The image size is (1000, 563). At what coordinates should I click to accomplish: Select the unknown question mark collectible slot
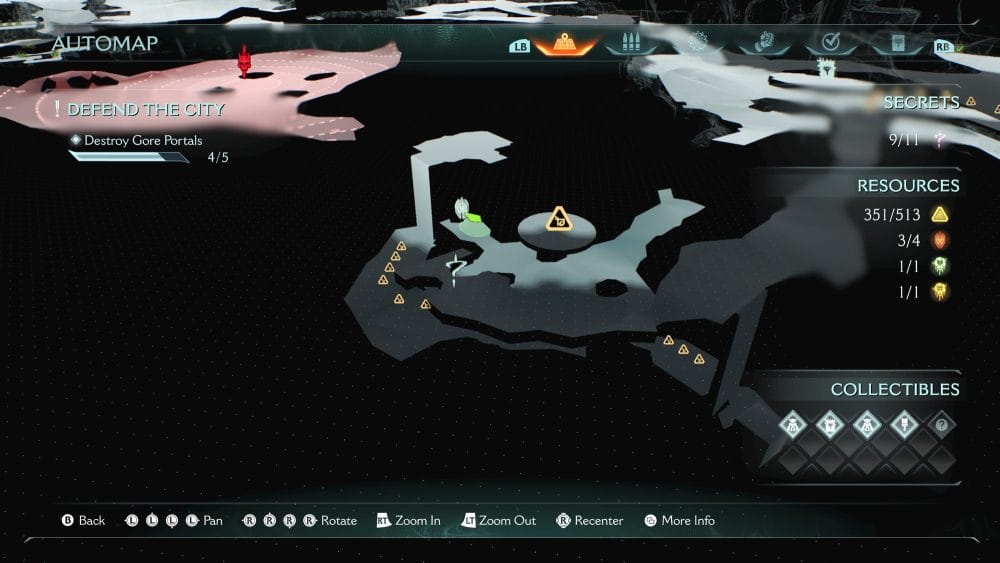click(939, 425)
